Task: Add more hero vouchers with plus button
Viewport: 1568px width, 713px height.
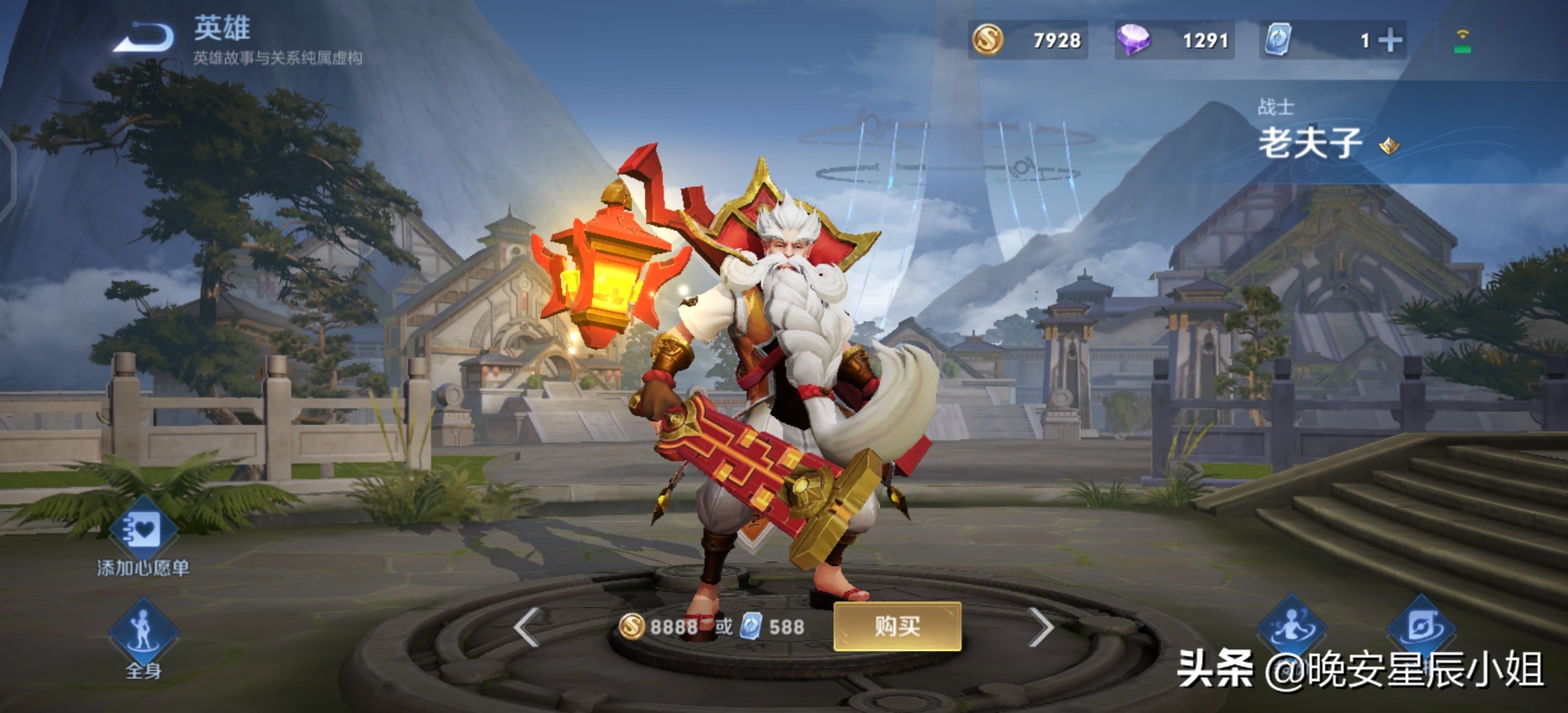Action: tap(1390, 40)
